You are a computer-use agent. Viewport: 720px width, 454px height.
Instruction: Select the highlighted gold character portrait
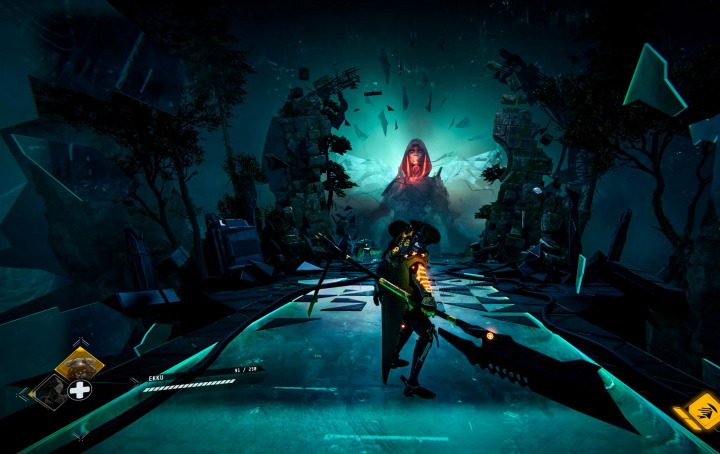tap(78, 363)
